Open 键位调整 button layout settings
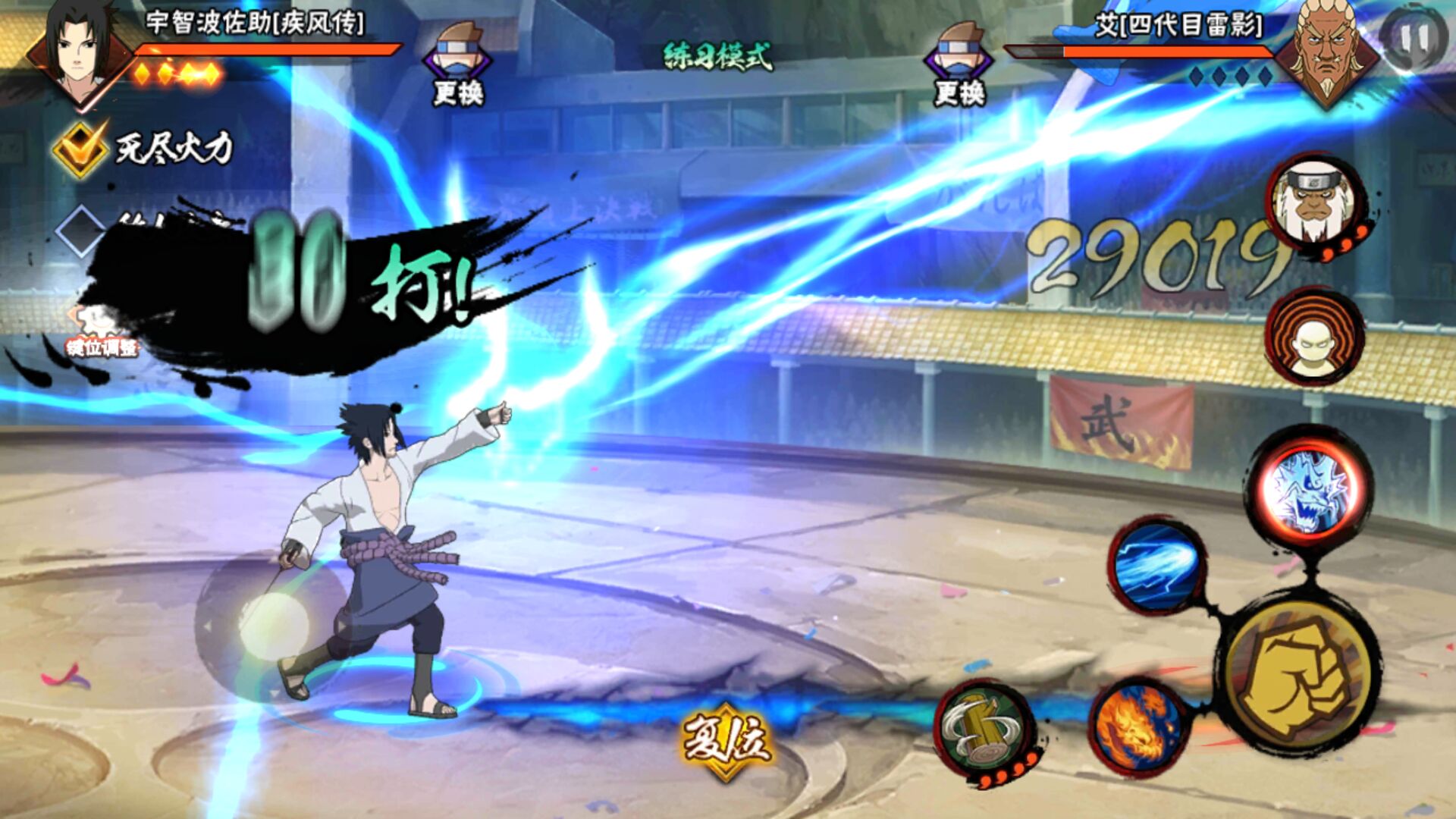The height and width of the screenshot is (819, 1456). pos(102,334)
